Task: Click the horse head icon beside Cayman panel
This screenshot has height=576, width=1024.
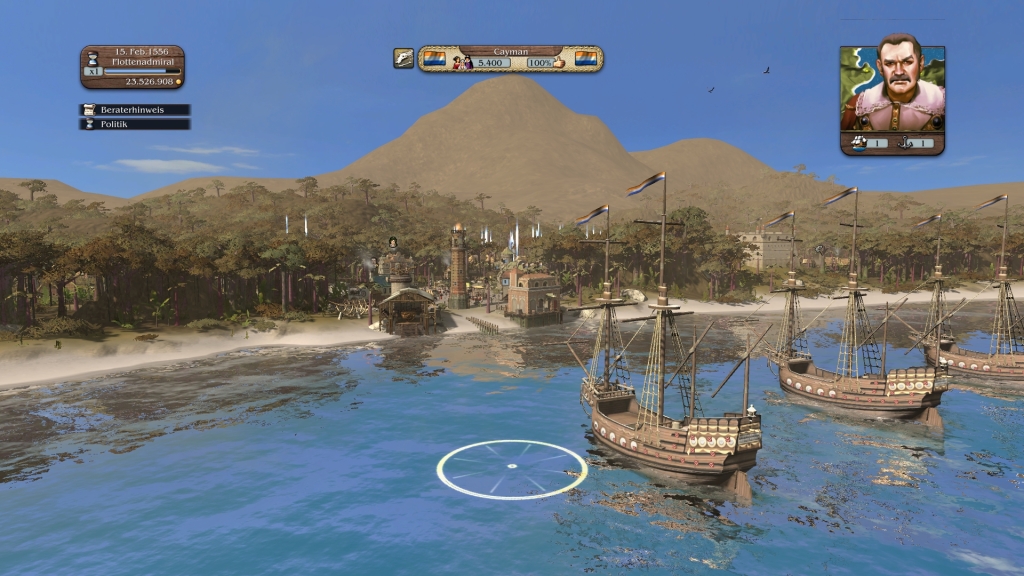Action: [403, 59]
